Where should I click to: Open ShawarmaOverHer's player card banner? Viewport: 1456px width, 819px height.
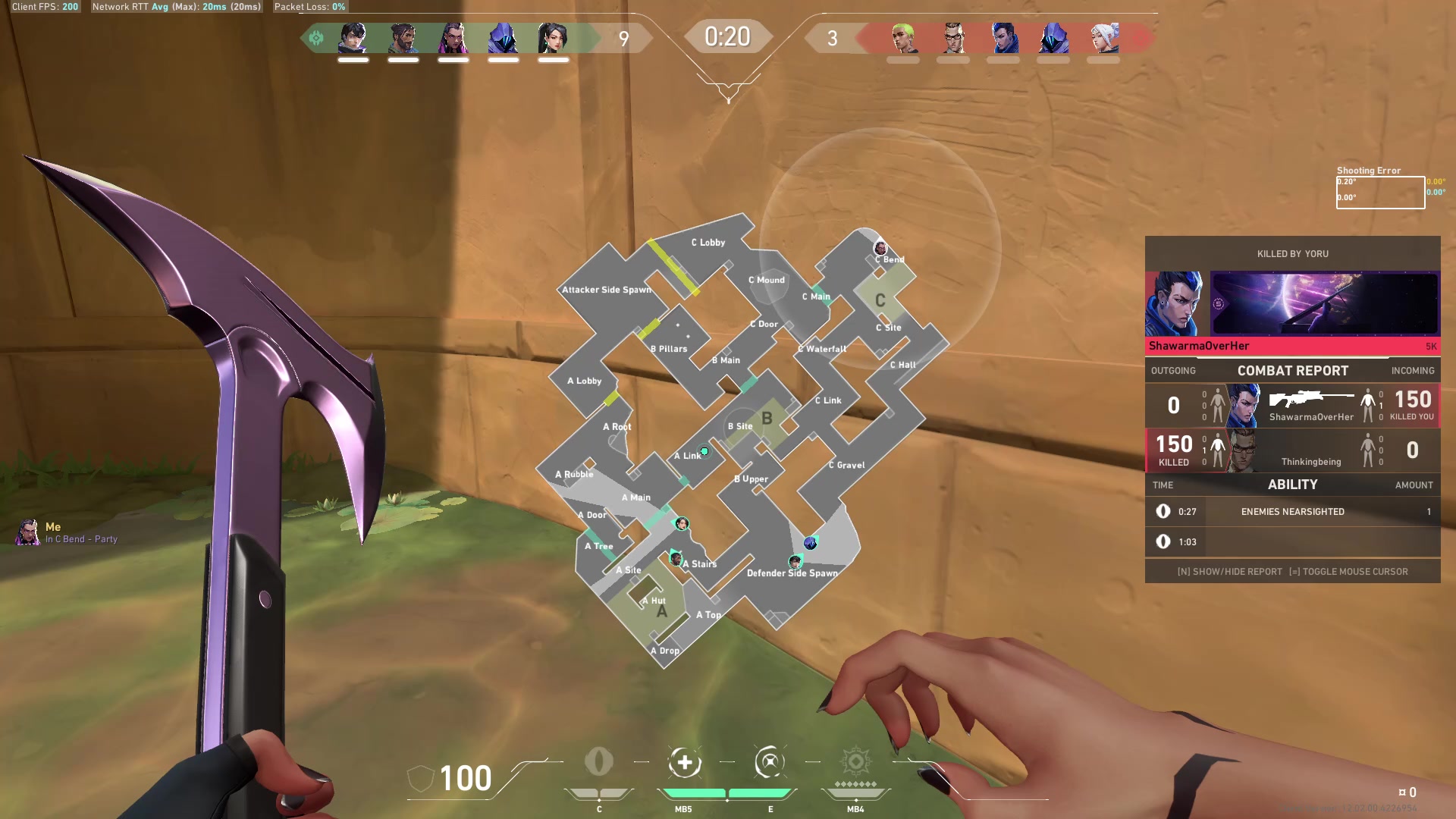tap(1323, 303)
